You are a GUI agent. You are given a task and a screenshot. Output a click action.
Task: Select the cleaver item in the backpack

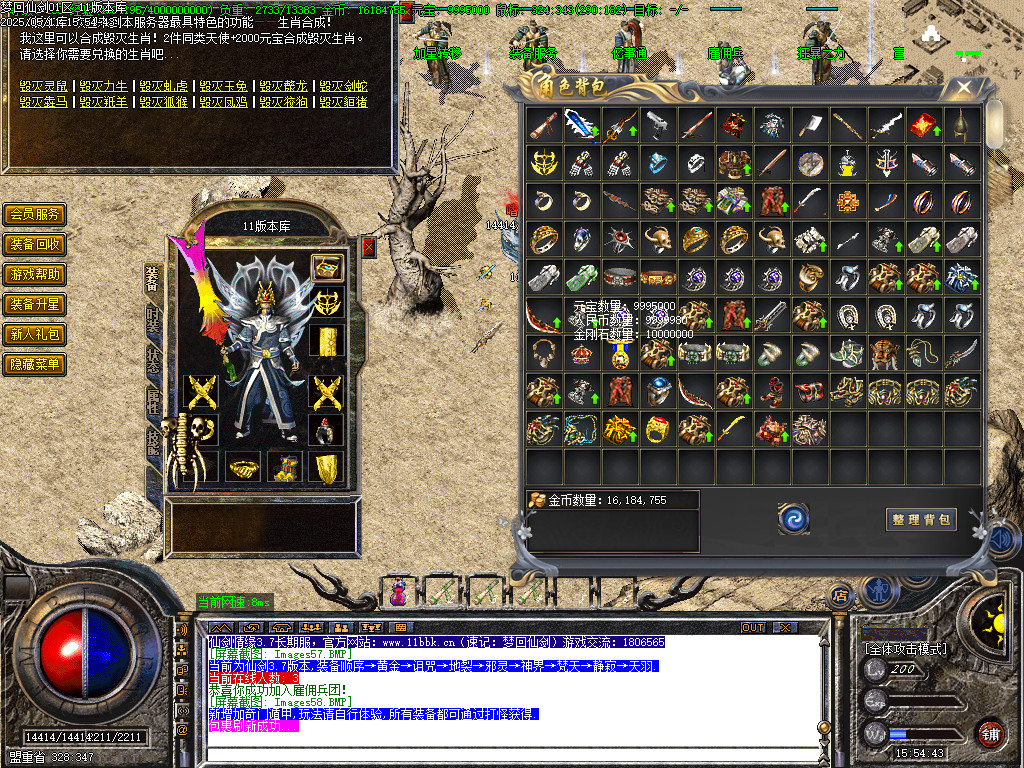(x=811, y=125)
